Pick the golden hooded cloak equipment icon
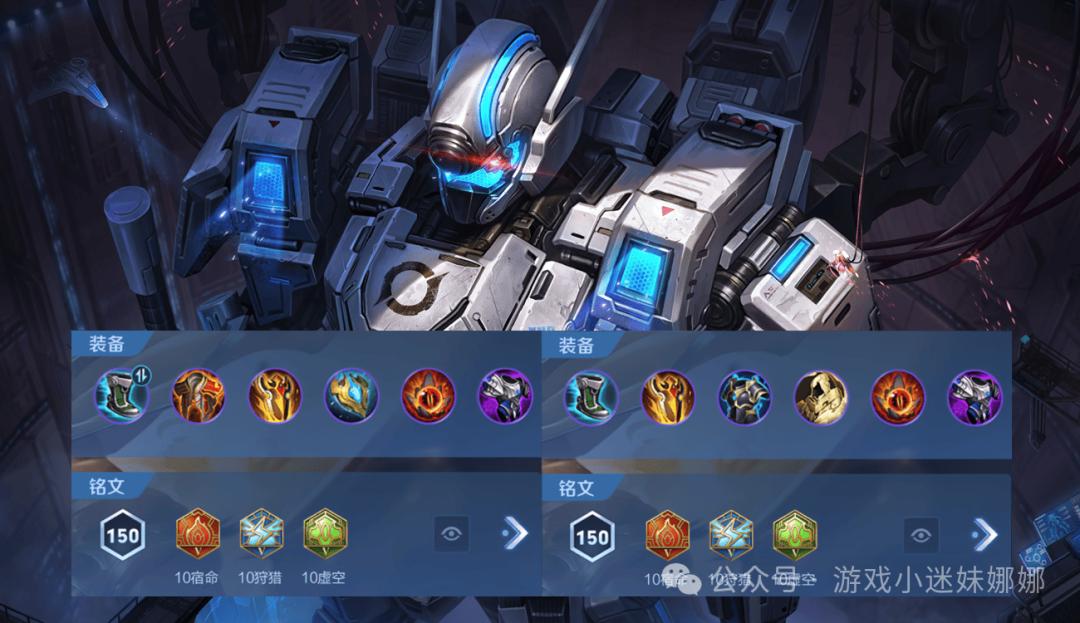The width and height of the screenshot is (1080, 623). tap(820, 396)
